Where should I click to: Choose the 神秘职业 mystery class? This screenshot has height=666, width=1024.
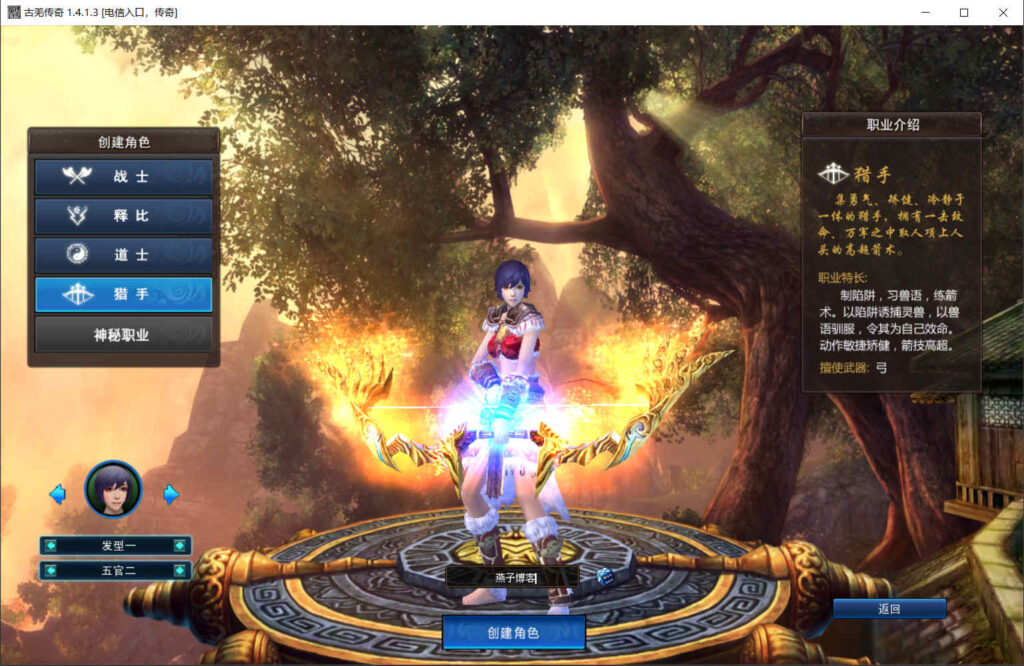123,335
